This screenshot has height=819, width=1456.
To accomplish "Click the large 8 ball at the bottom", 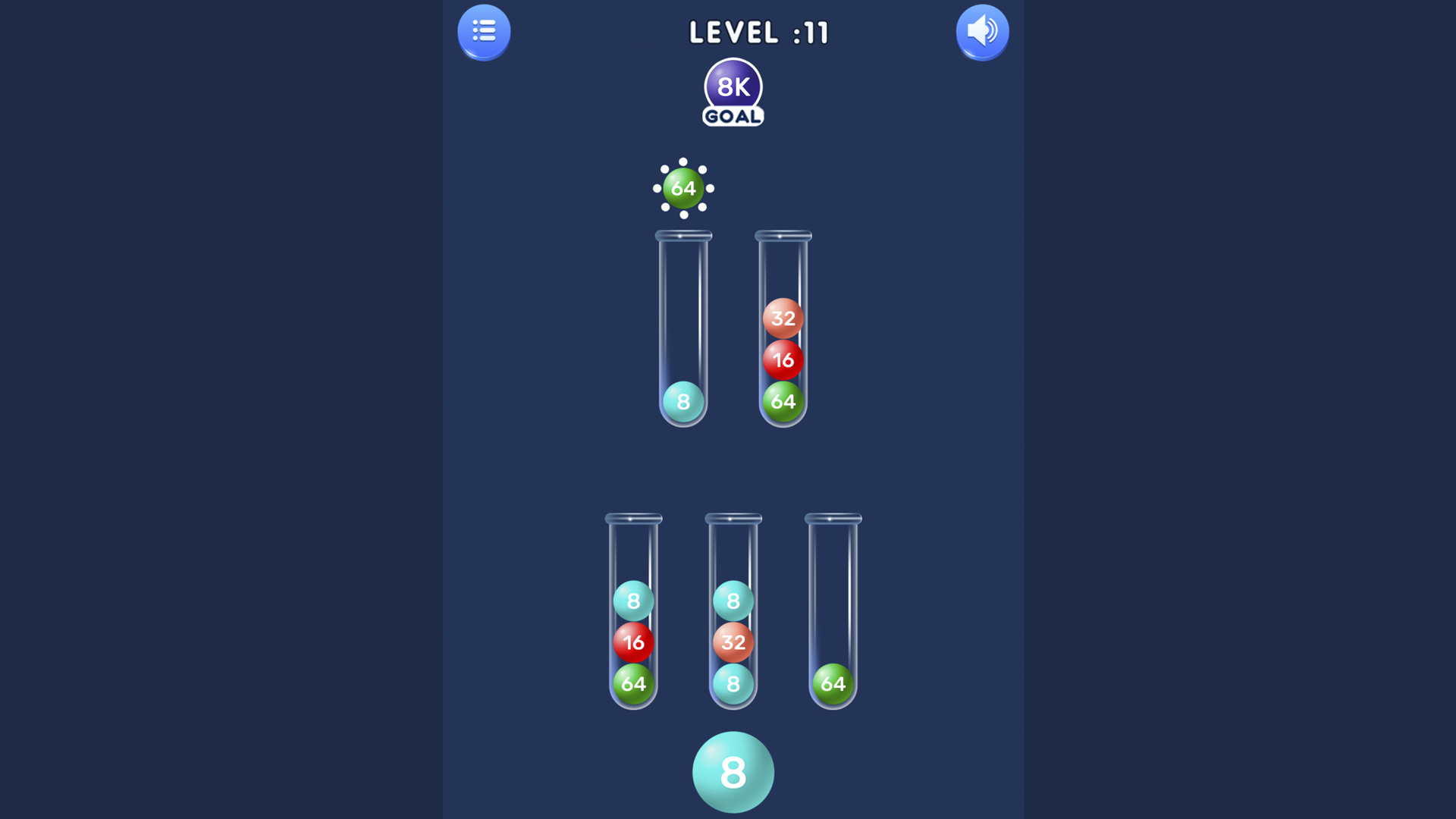I will [x=733, y=772].
